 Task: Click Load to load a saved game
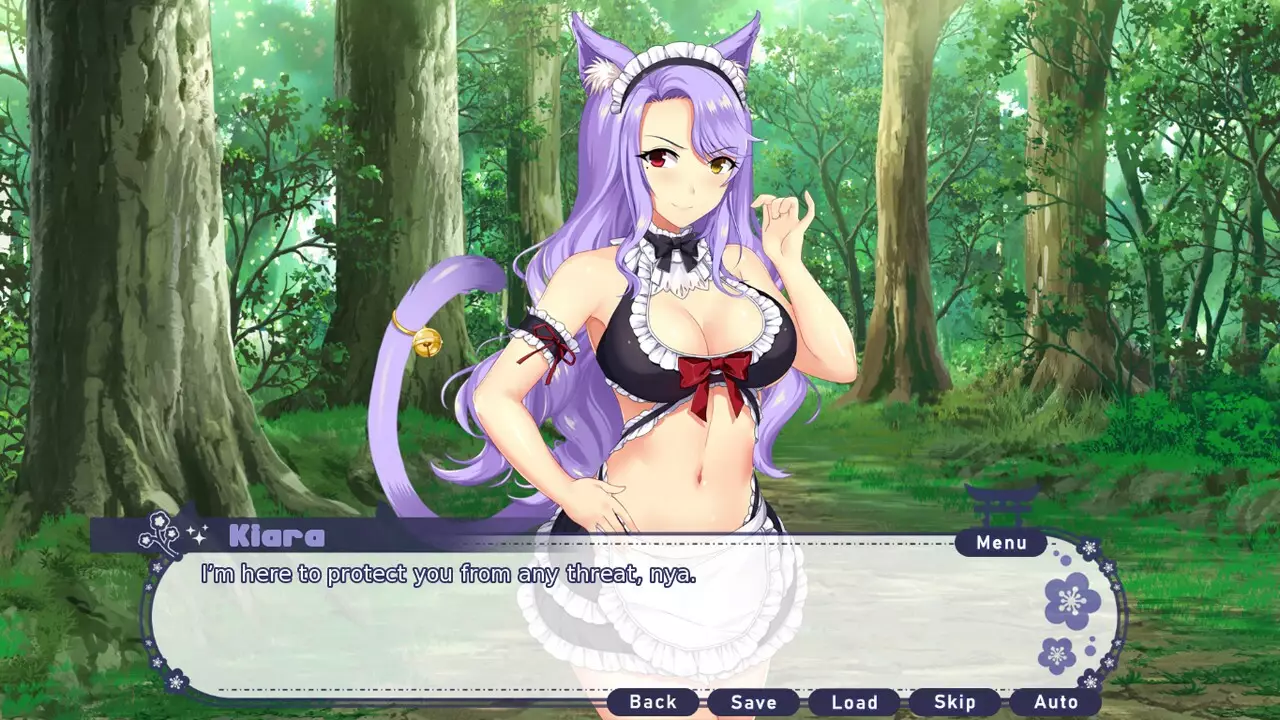point(857,702)
